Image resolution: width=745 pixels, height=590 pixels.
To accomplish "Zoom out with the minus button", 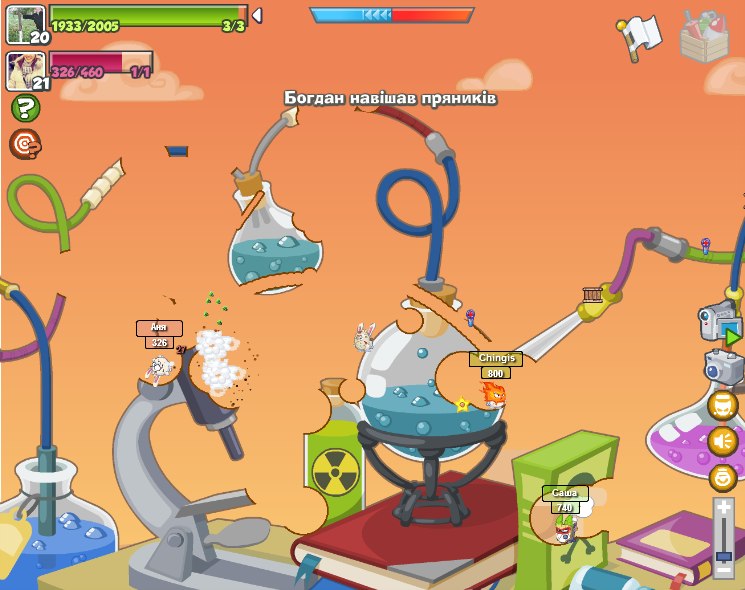I will coord(724,570).
